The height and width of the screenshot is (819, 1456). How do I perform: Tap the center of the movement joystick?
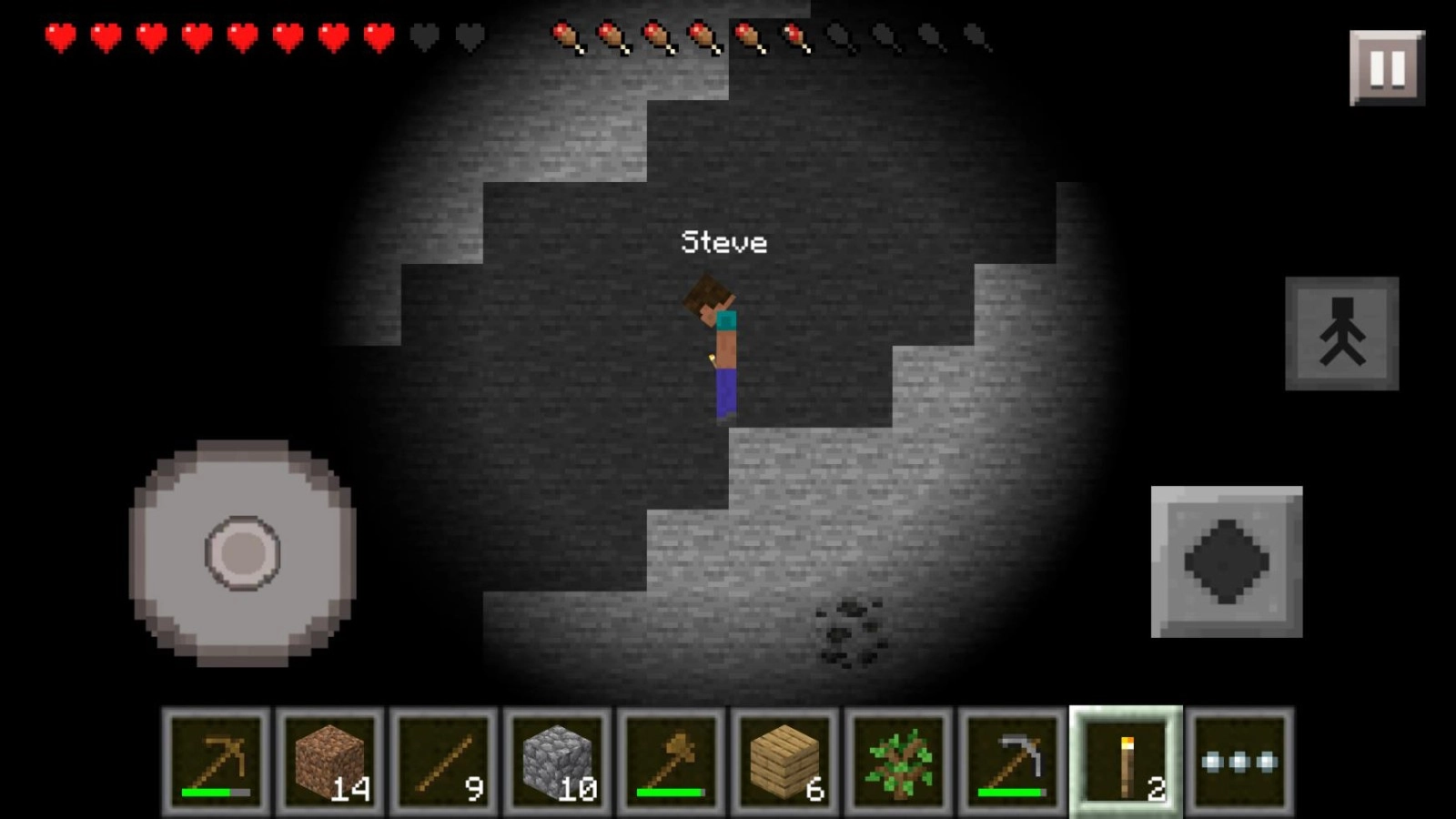242,552
